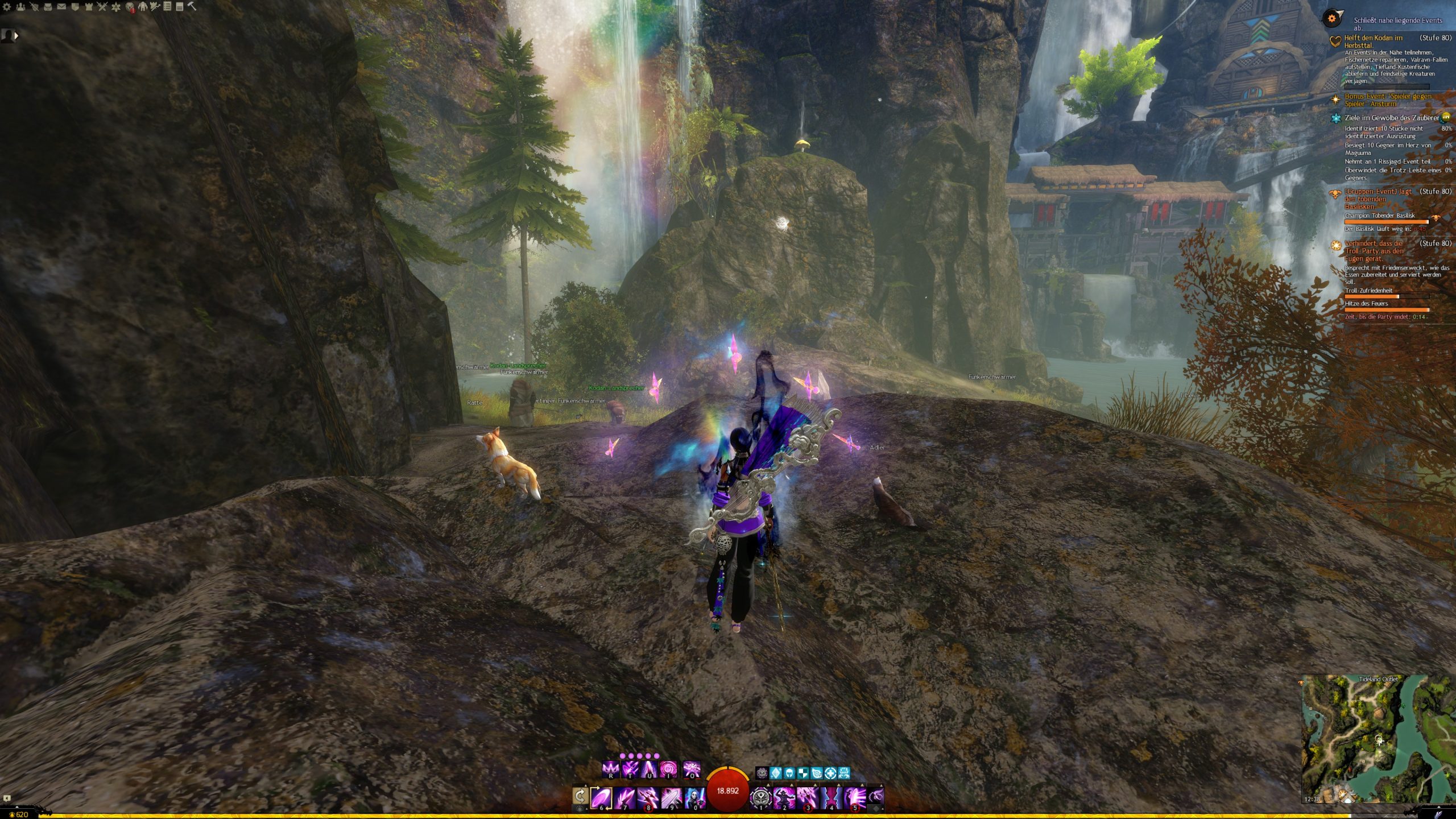Screen dimensions: 1456x819
Task: Open the hammer icon in top menu
Action: tap(192, 7)
